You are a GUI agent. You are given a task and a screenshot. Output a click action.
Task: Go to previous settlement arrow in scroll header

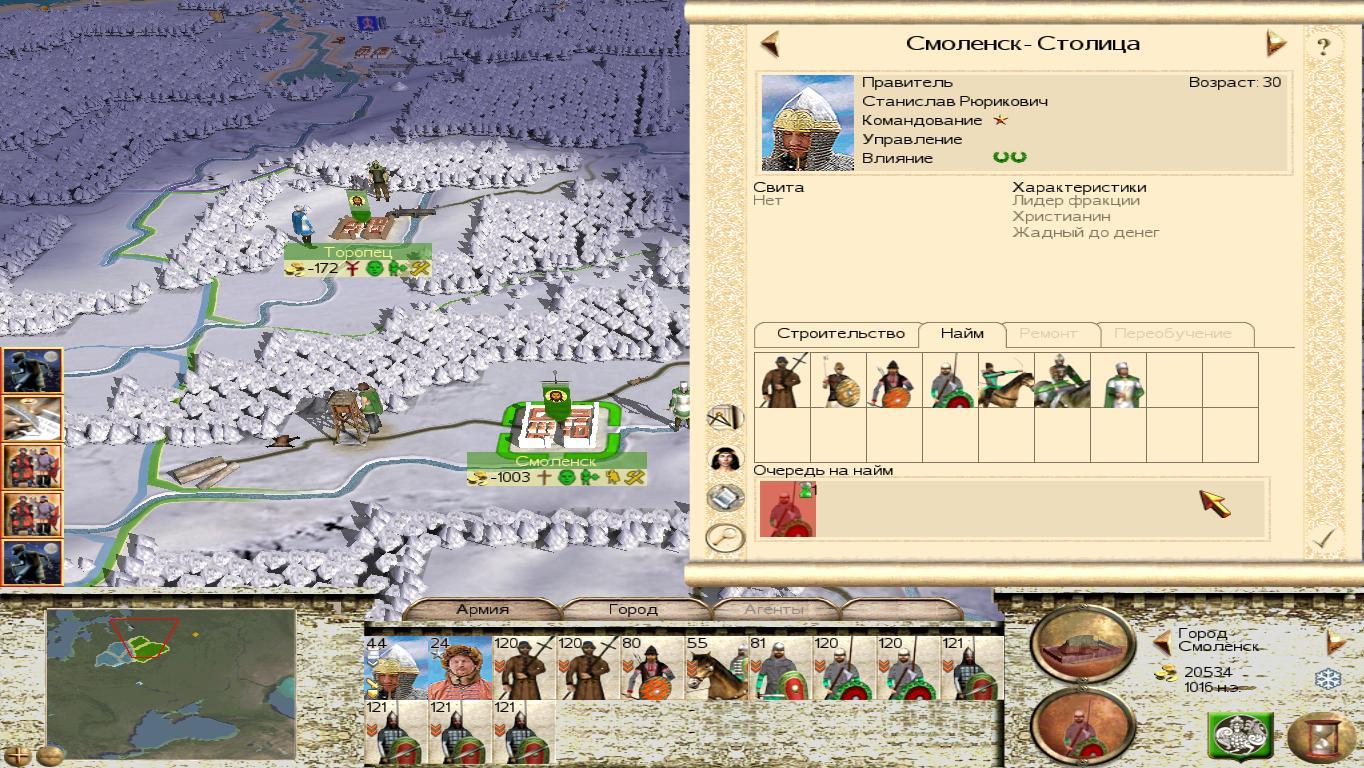pyautogui.click(x=770, y=44)
